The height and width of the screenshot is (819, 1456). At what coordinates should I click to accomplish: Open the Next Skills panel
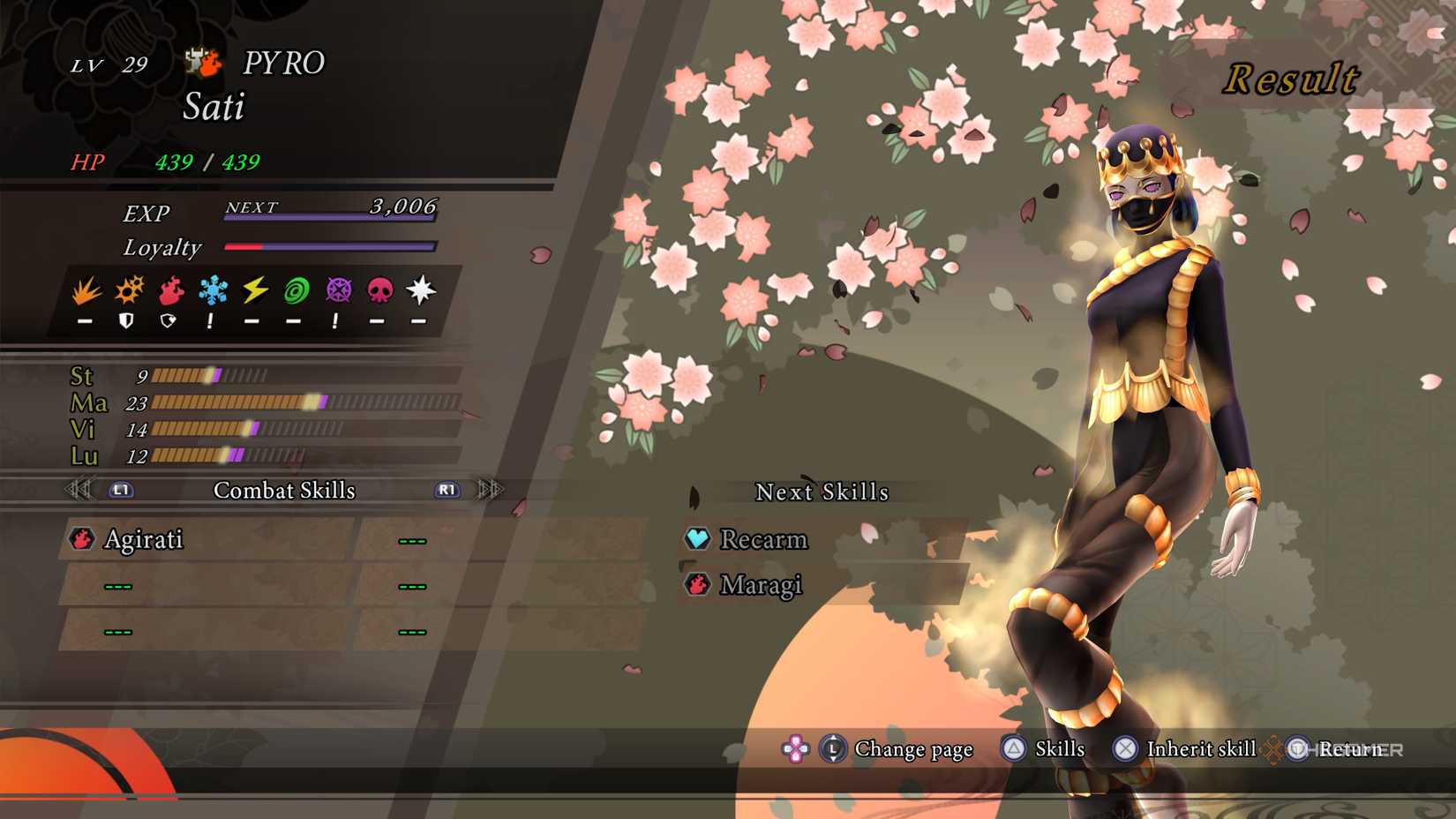click(x=822, y=492)
